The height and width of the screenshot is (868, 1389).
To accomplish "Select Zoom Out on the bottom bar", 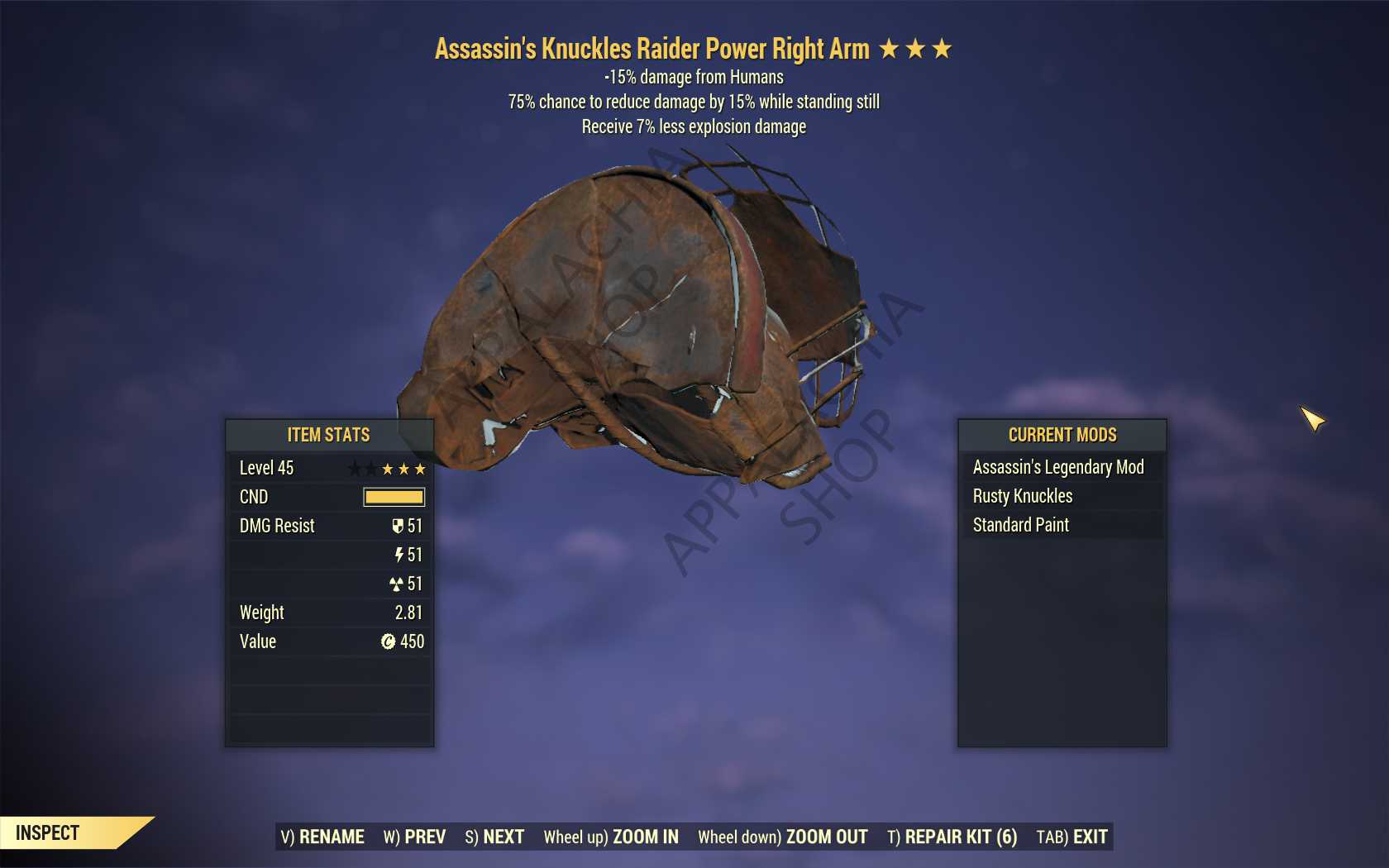I will pyautogui.click(x=782, y=837).
